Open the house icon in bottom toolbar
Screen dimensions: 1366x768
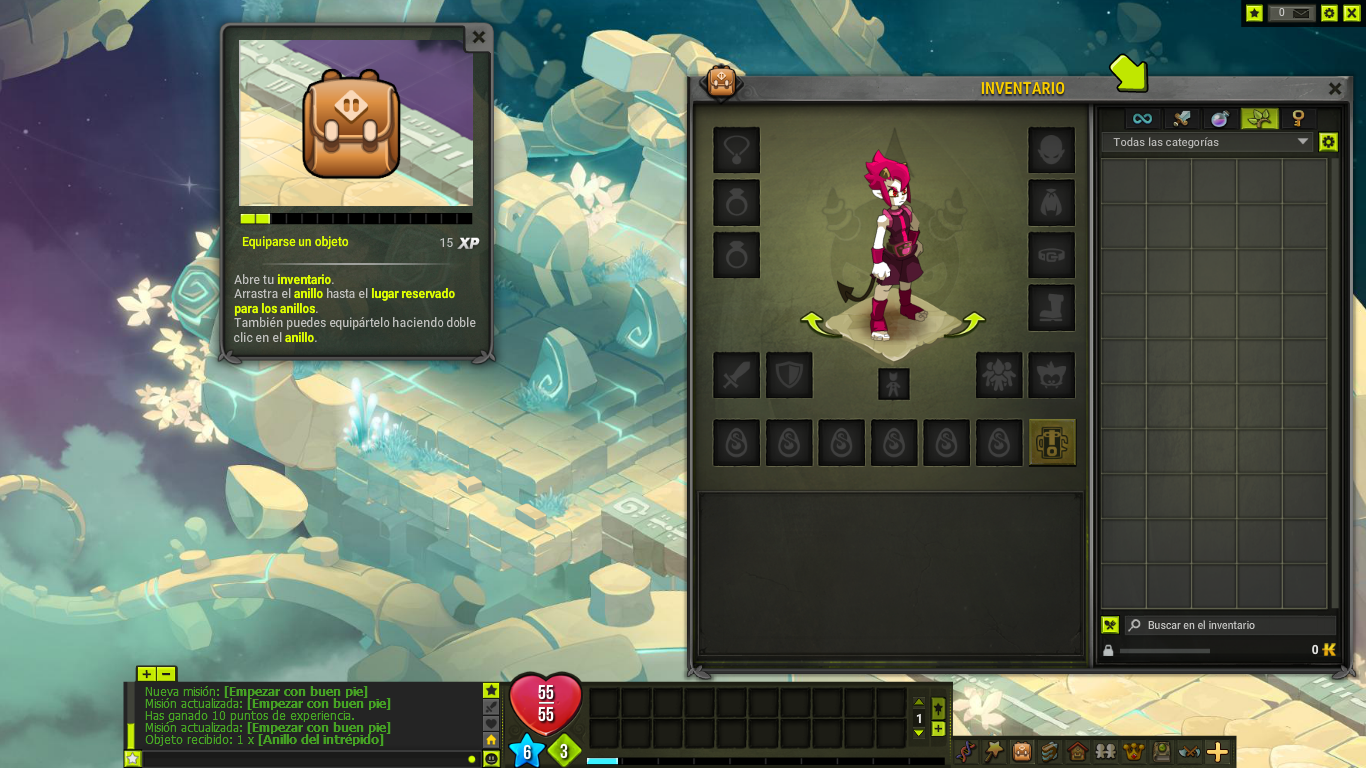1078,751
